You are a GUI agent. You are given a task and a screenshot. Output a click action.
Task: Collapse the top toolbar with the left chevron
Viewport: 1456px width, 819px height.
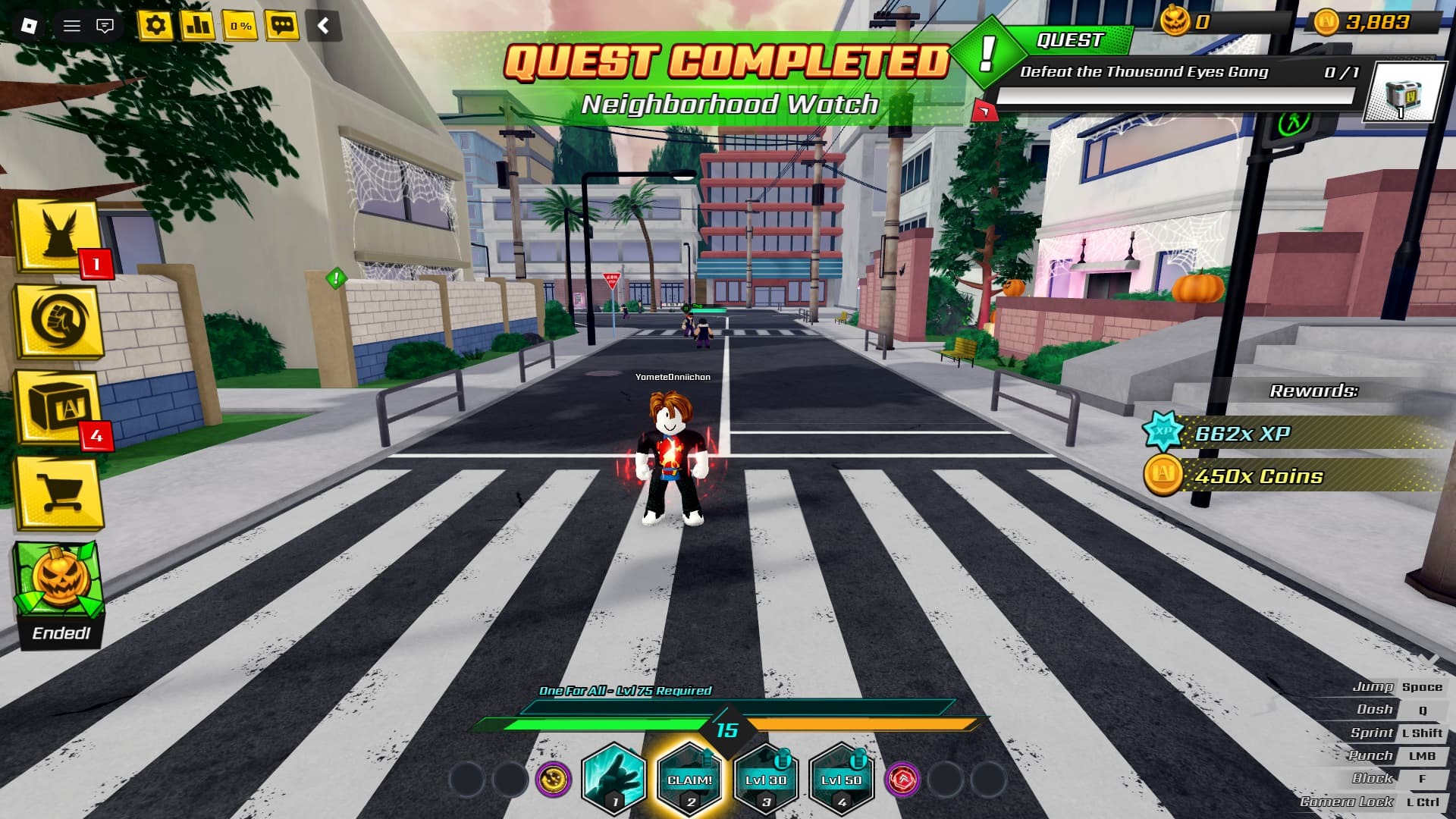click(x=322, y=24)
